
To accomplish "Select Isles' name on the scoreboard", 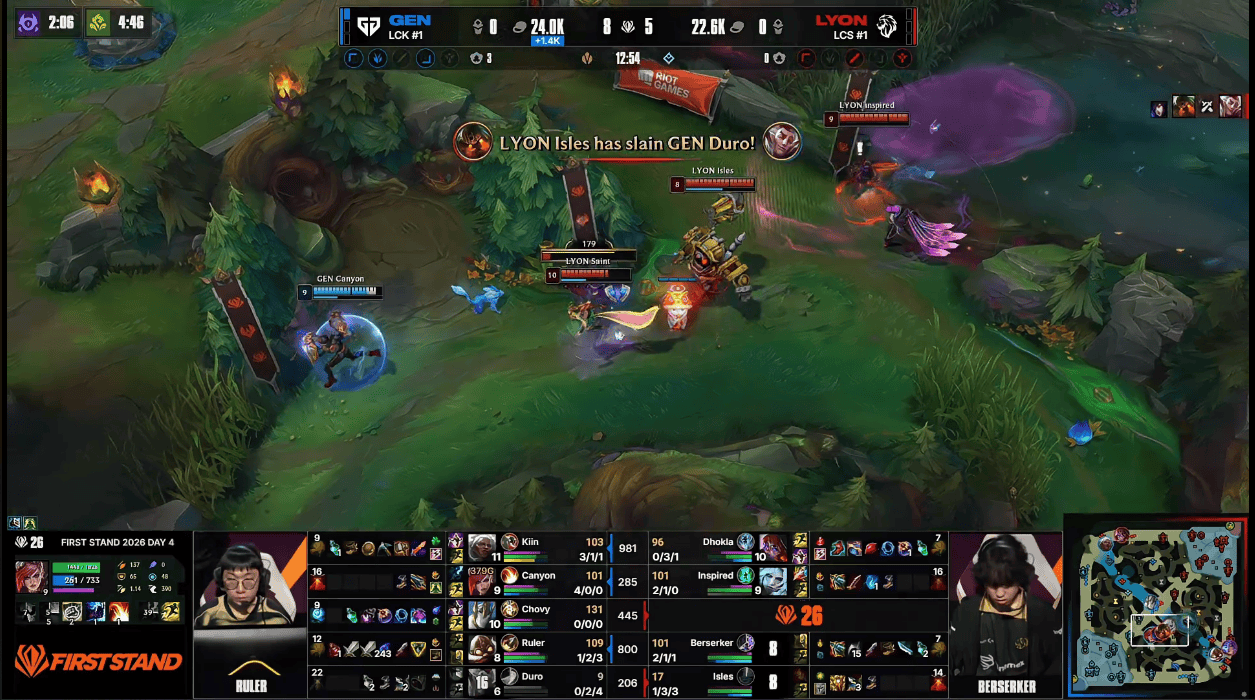I will (x=720, y=677).
